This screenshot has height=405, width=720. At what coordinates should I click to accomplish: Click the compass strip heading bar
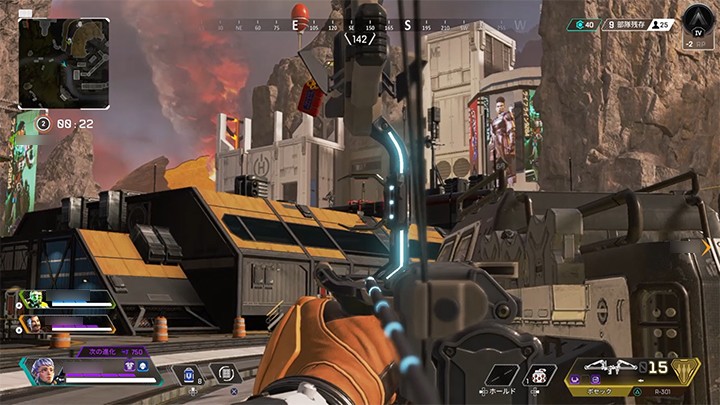coord(362,27)
